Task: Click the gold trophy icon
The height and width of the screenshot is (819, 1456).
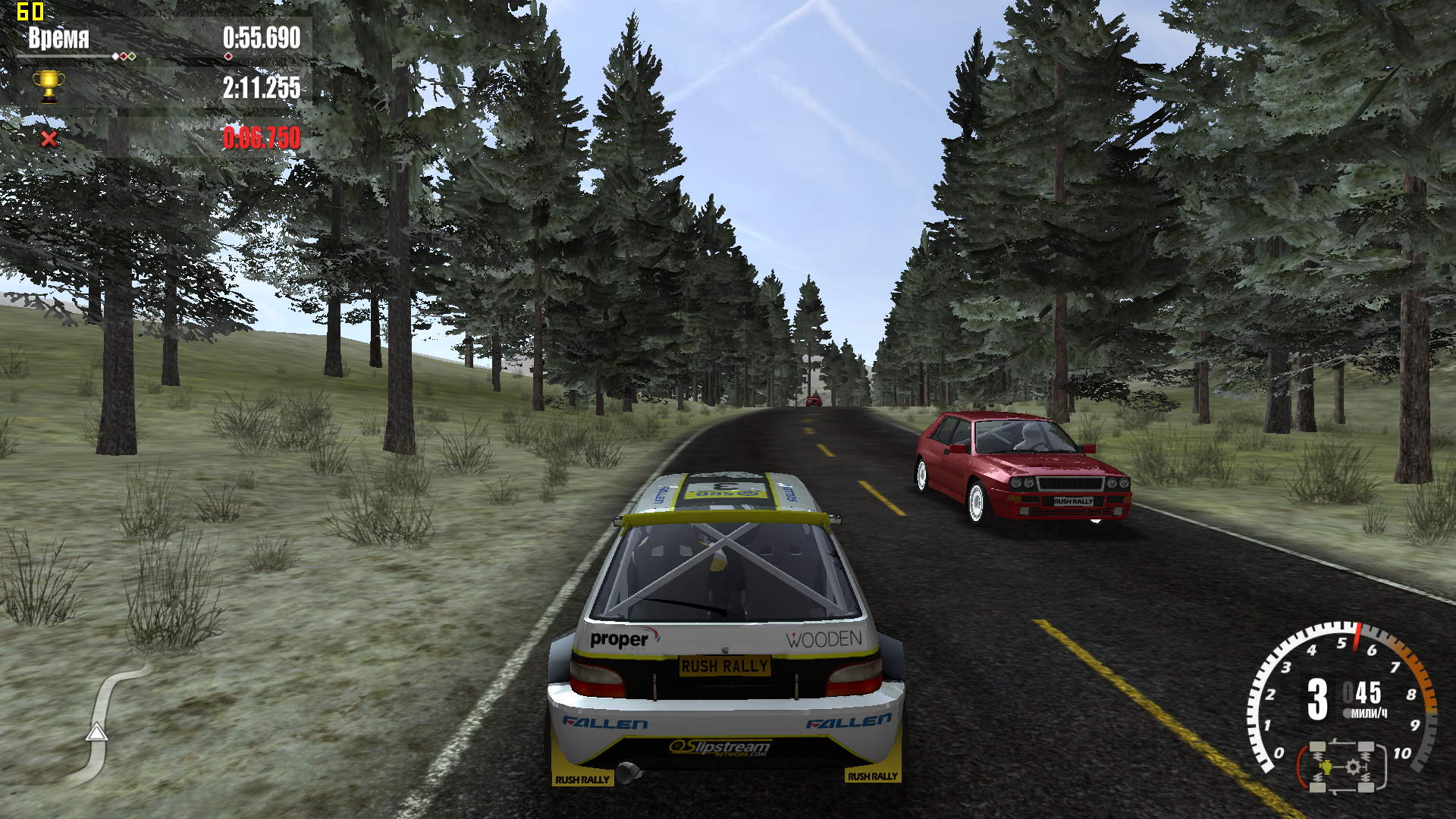Action: coord(49,86)
